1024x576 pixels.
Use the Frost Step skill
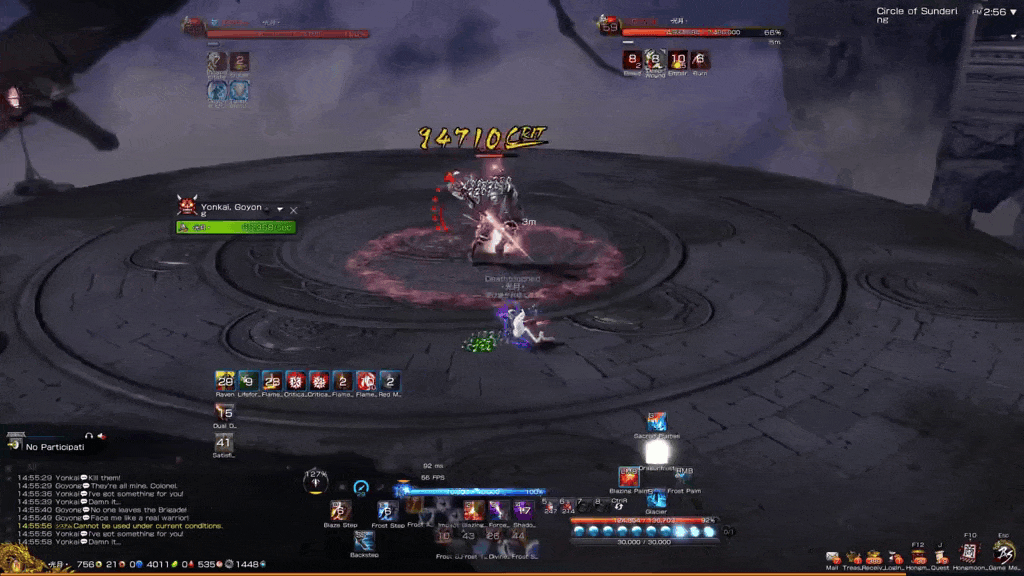click(387, 510)
